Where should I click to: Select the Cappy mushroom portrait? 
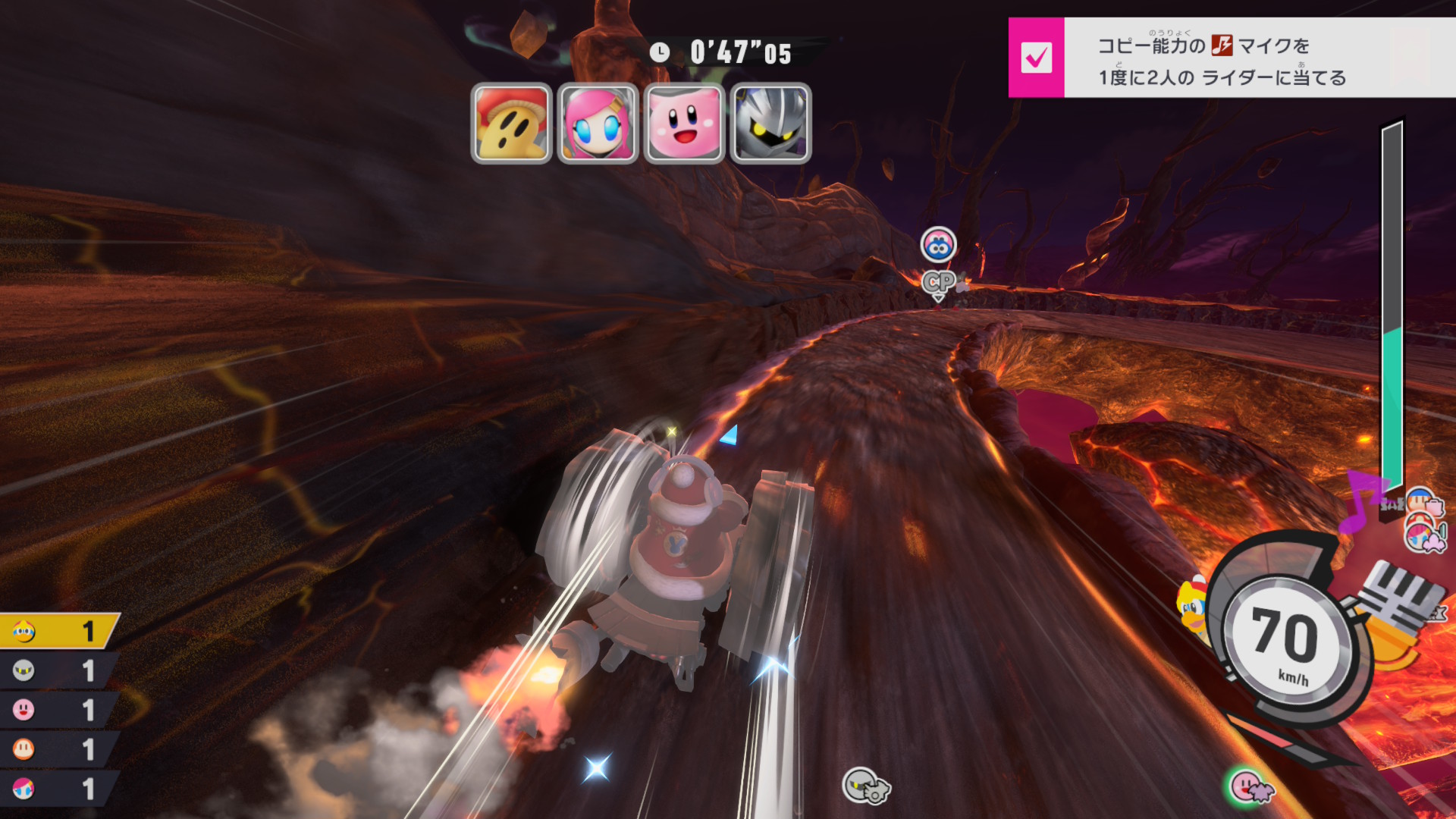click(511, 123)
